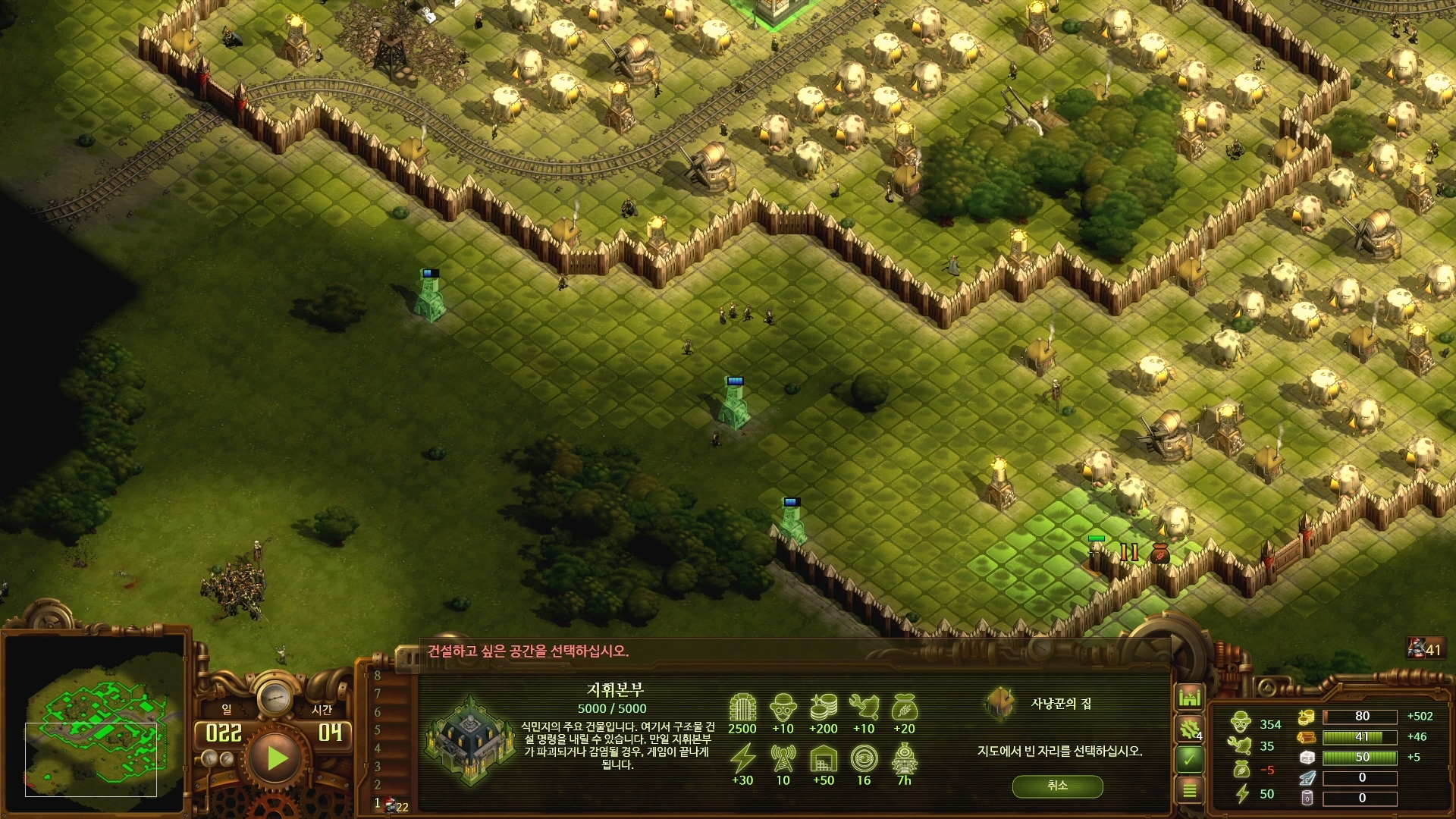Click the Command Center building portrait
Screen dimensions: 1456x819
pyautogui.click(x=470, y=738)
